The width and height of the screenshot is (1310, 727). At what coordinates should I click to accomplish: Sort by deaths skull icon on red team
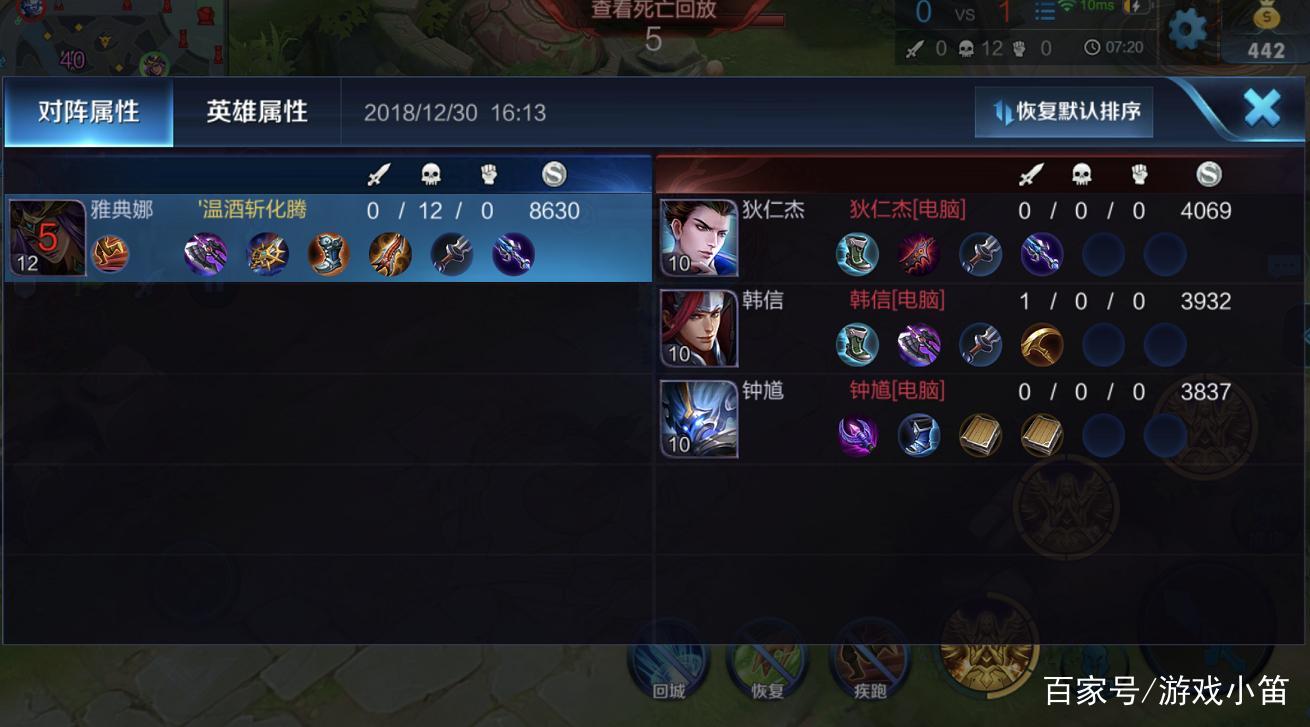(x=1082, y=175)
